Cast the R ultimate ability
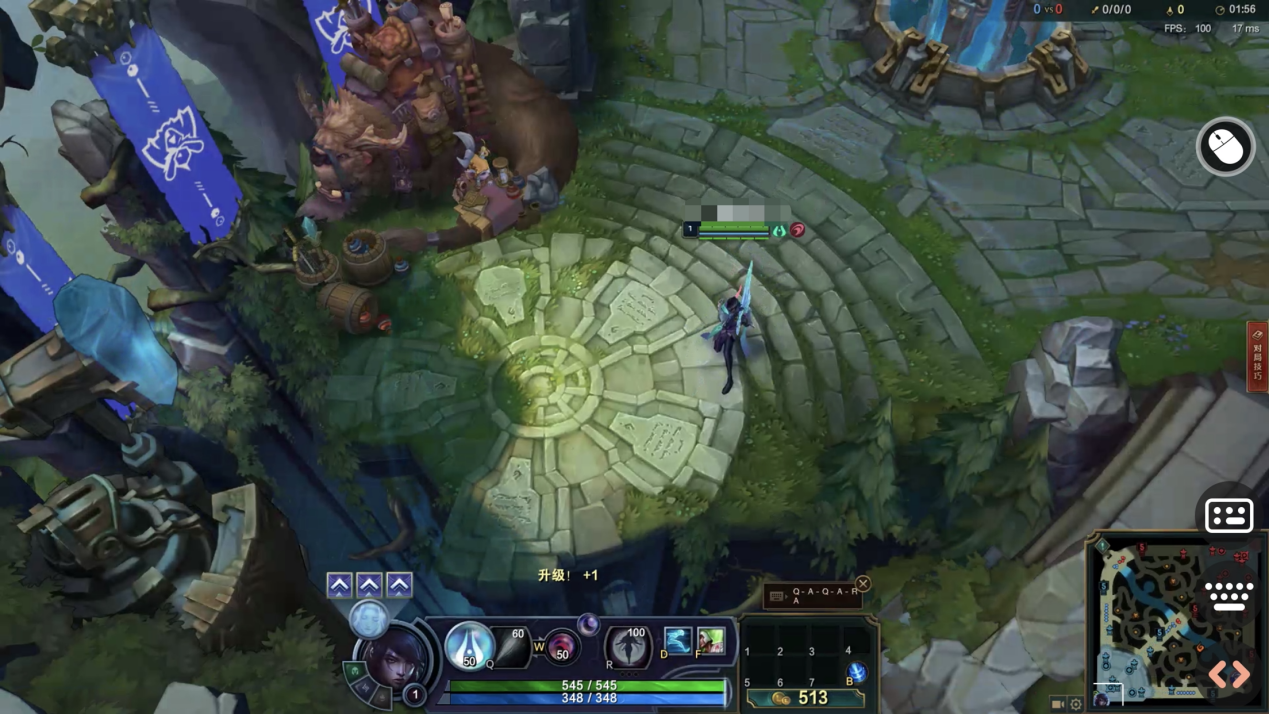The height and width of the screenshot is (714, 1269). (629, 645)
